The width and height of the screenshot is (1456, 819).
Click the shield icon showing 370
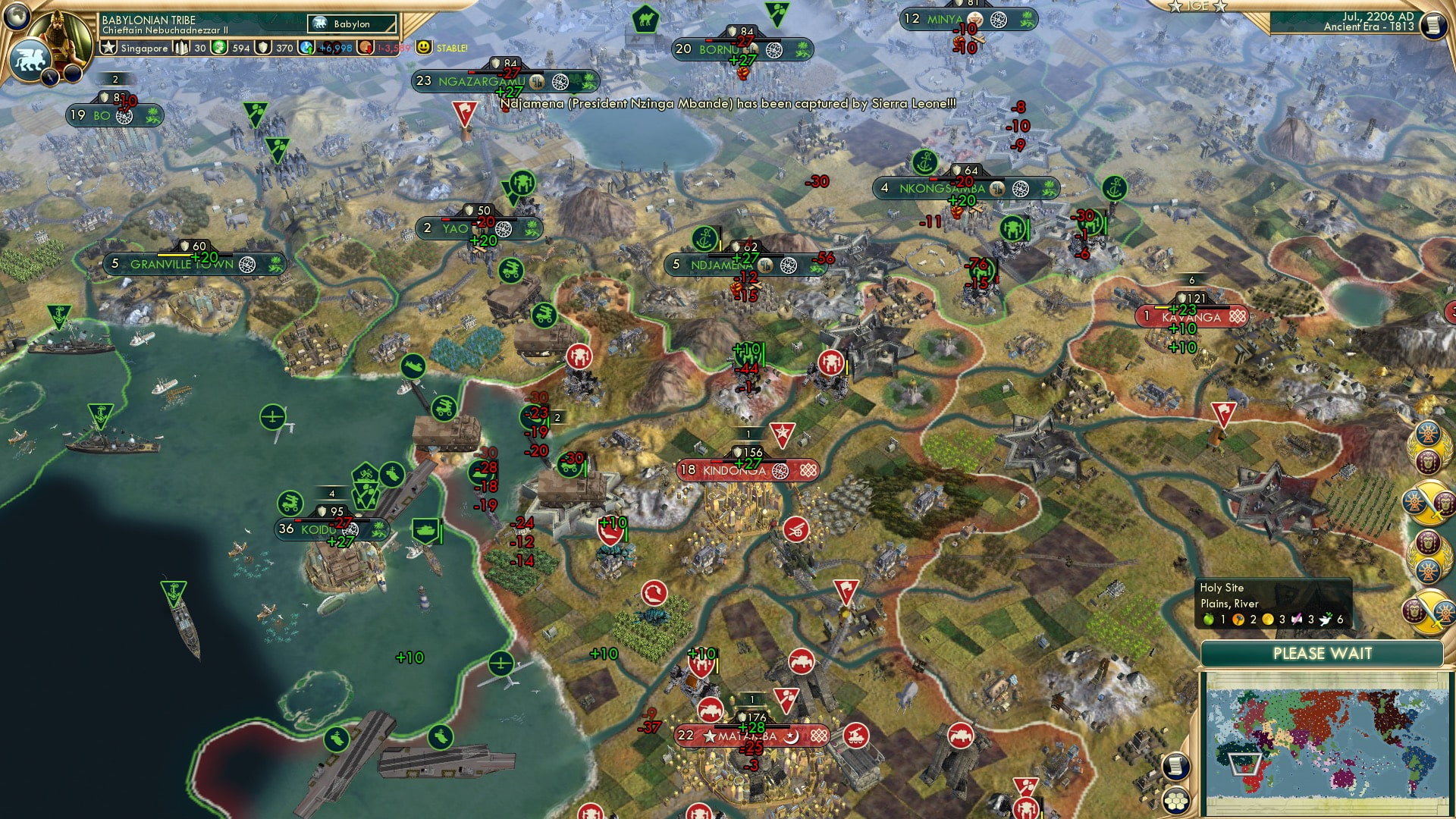coord(262,48)
